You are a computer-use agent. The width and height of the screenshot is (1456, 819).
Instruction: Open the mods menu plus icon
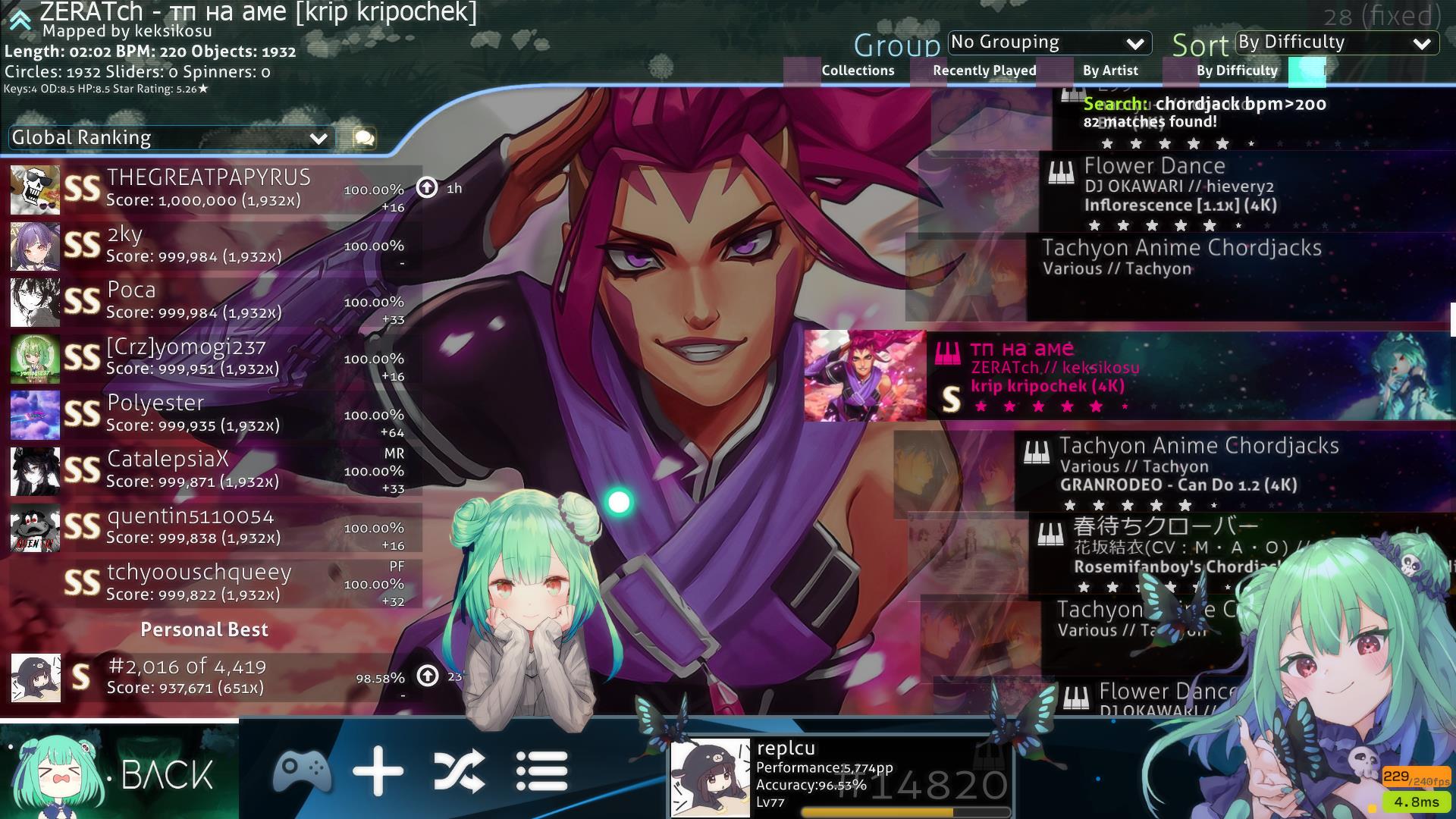[x=378, y=772]
